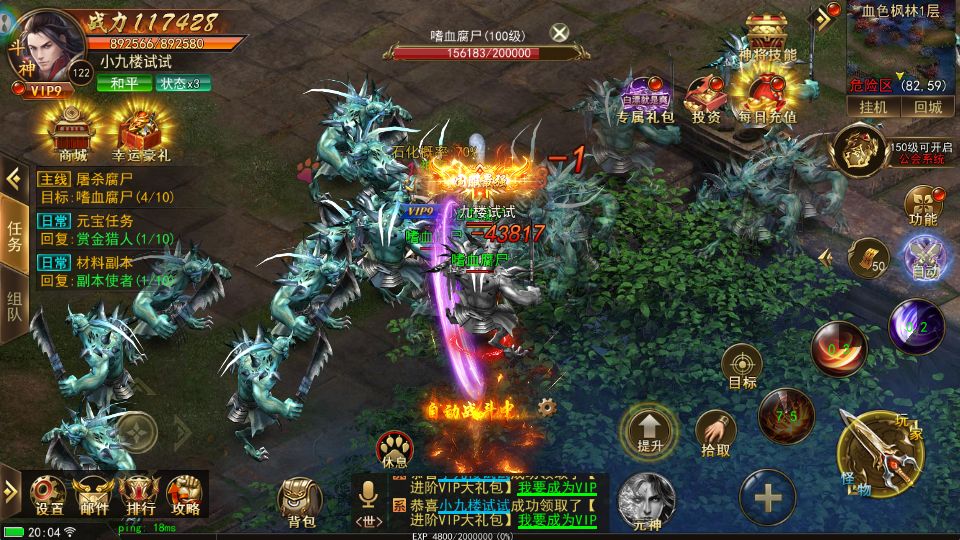Click the 提升 upgrade arrow button
Screen dimensions: 960x540
(649, 430)
